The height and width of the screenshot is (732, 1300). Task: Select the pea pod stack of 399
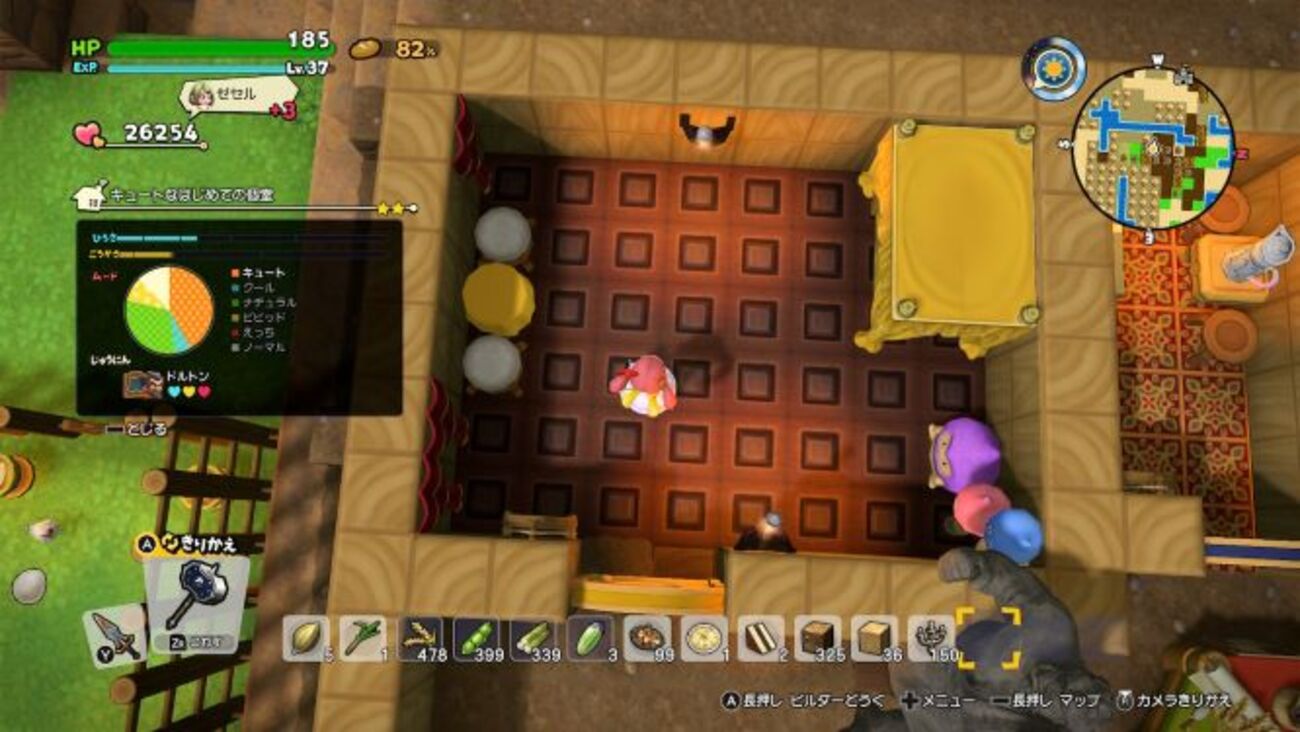[477, 637]
